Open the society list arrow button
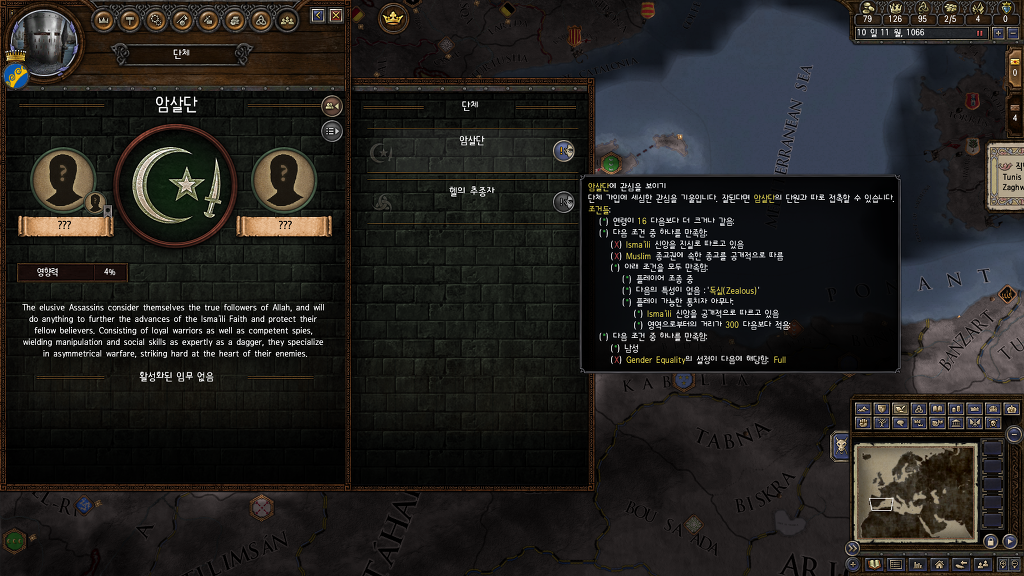Viewport: 1024px width, 576px height. point(331,130)
